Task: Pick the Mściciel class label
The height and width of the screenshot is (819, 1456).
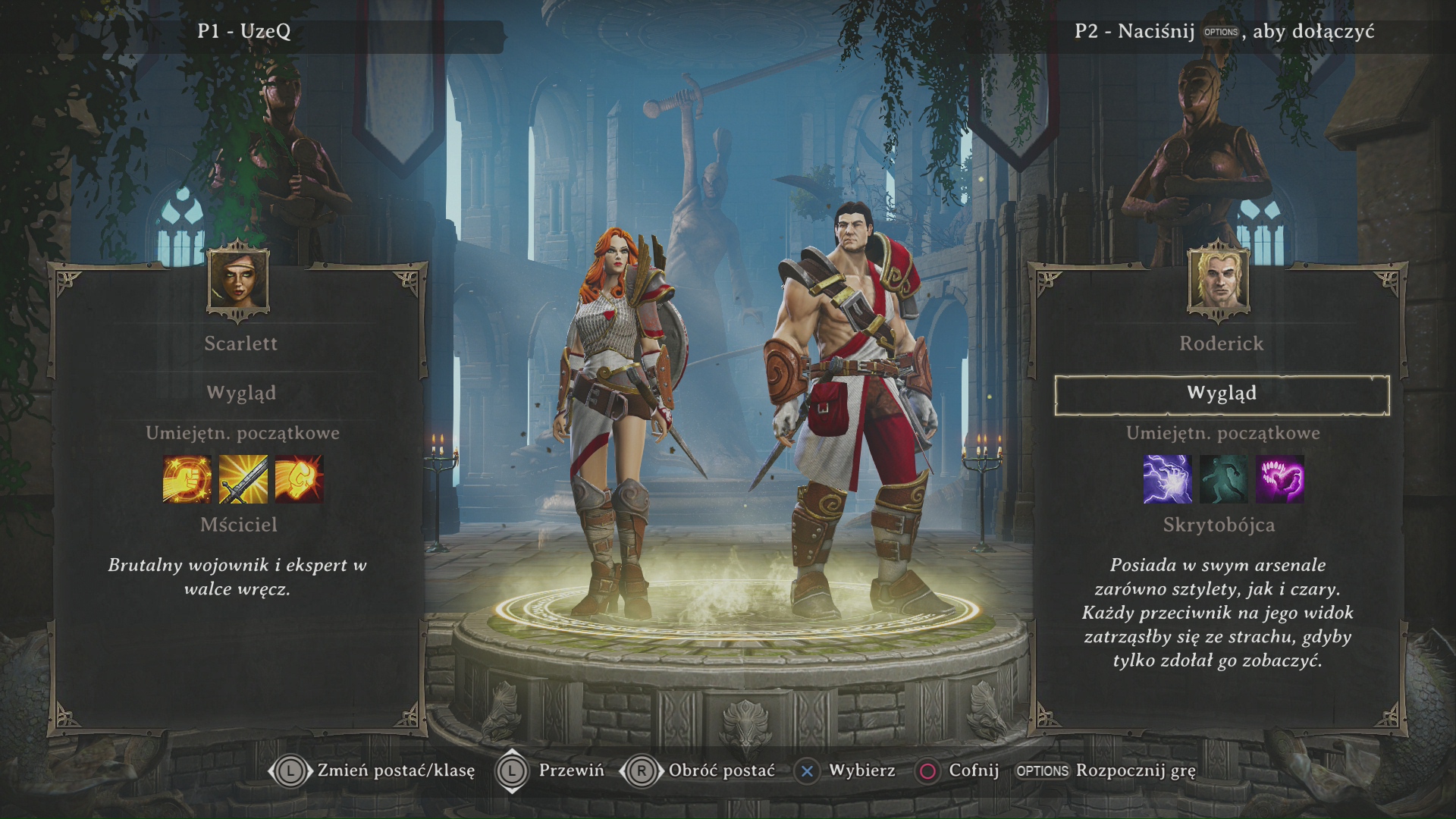Action: tap(239, 525)
